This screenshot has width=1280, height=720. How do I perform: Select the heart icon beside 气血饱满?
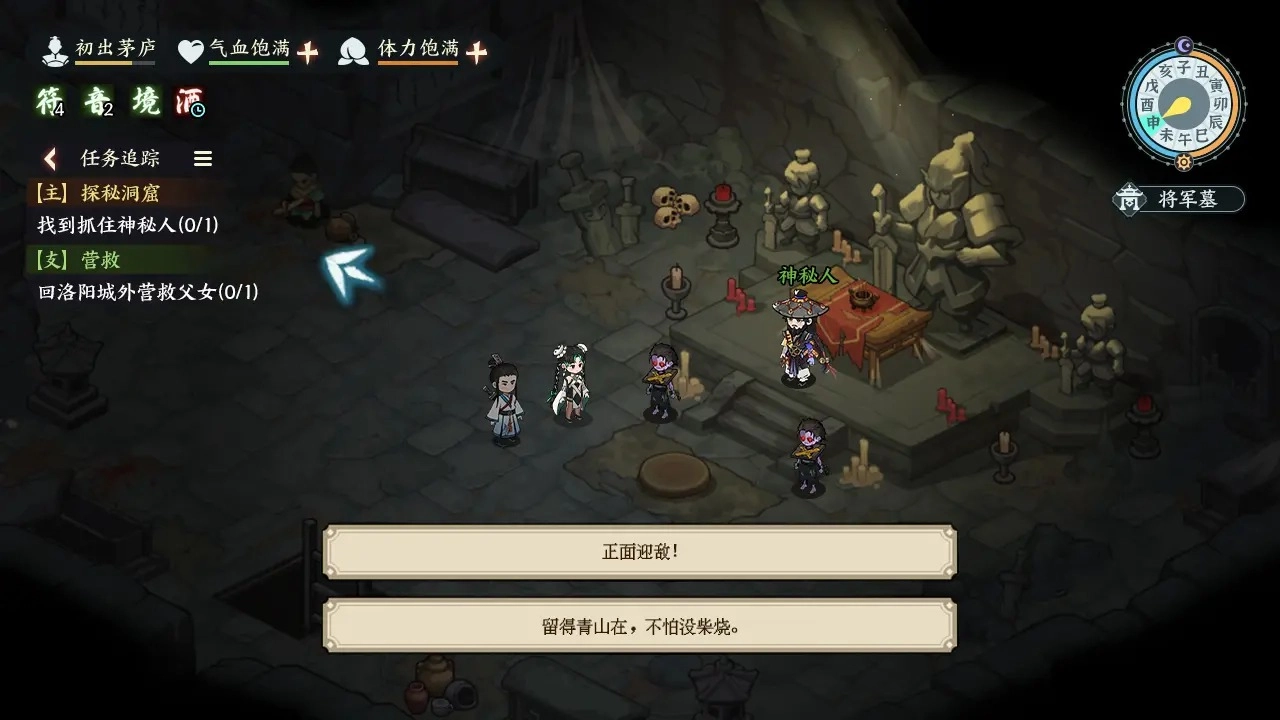(191, 47)
